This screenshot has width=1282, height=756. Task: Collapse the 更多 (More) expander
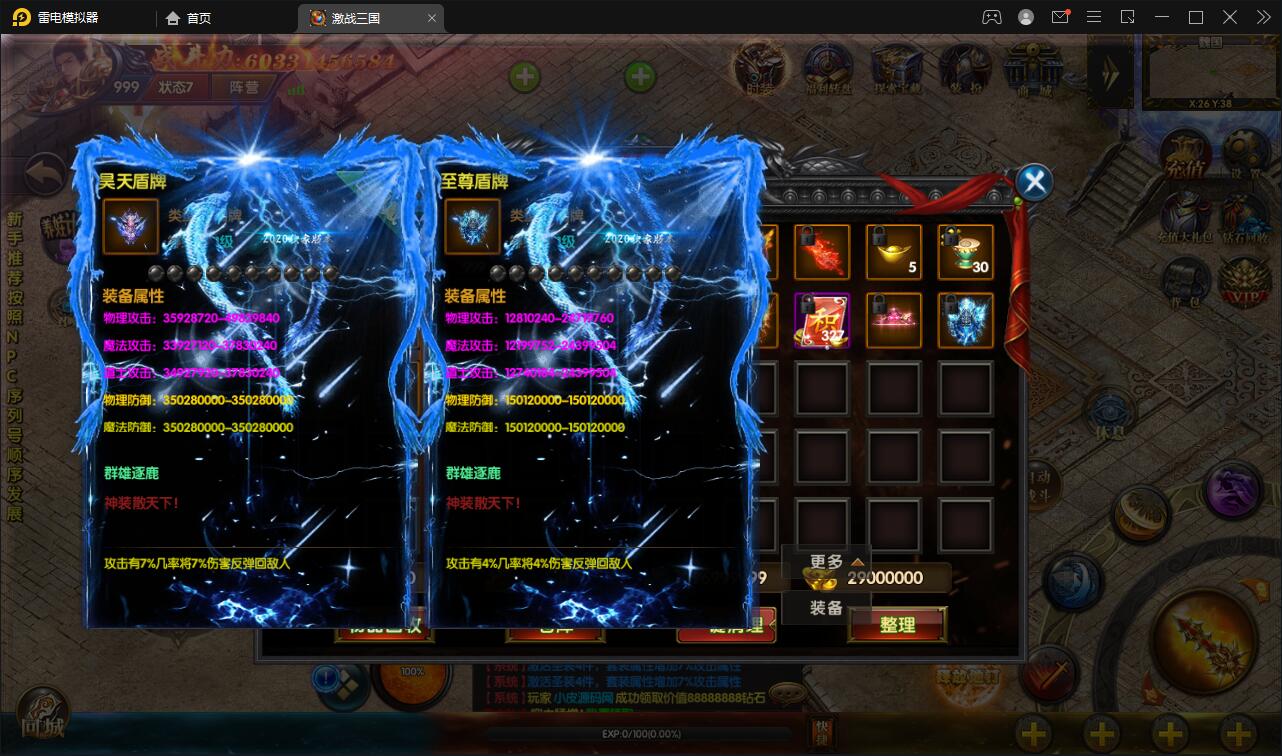(x=827, y=560)
